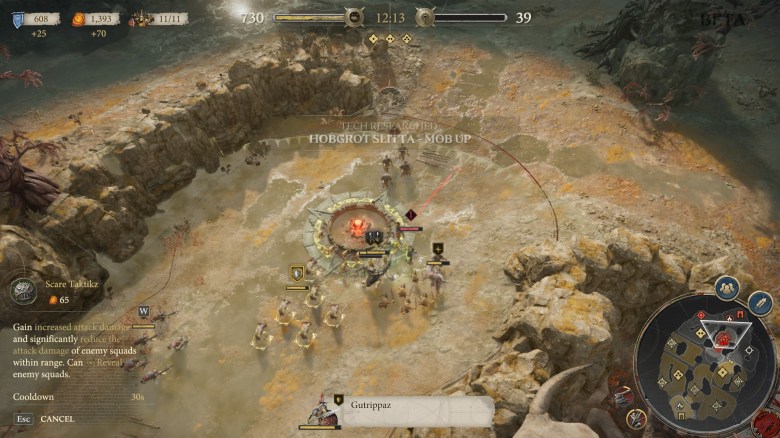
Task: Select the Scare Taktikz ability icon
Action: click(24, 291)
